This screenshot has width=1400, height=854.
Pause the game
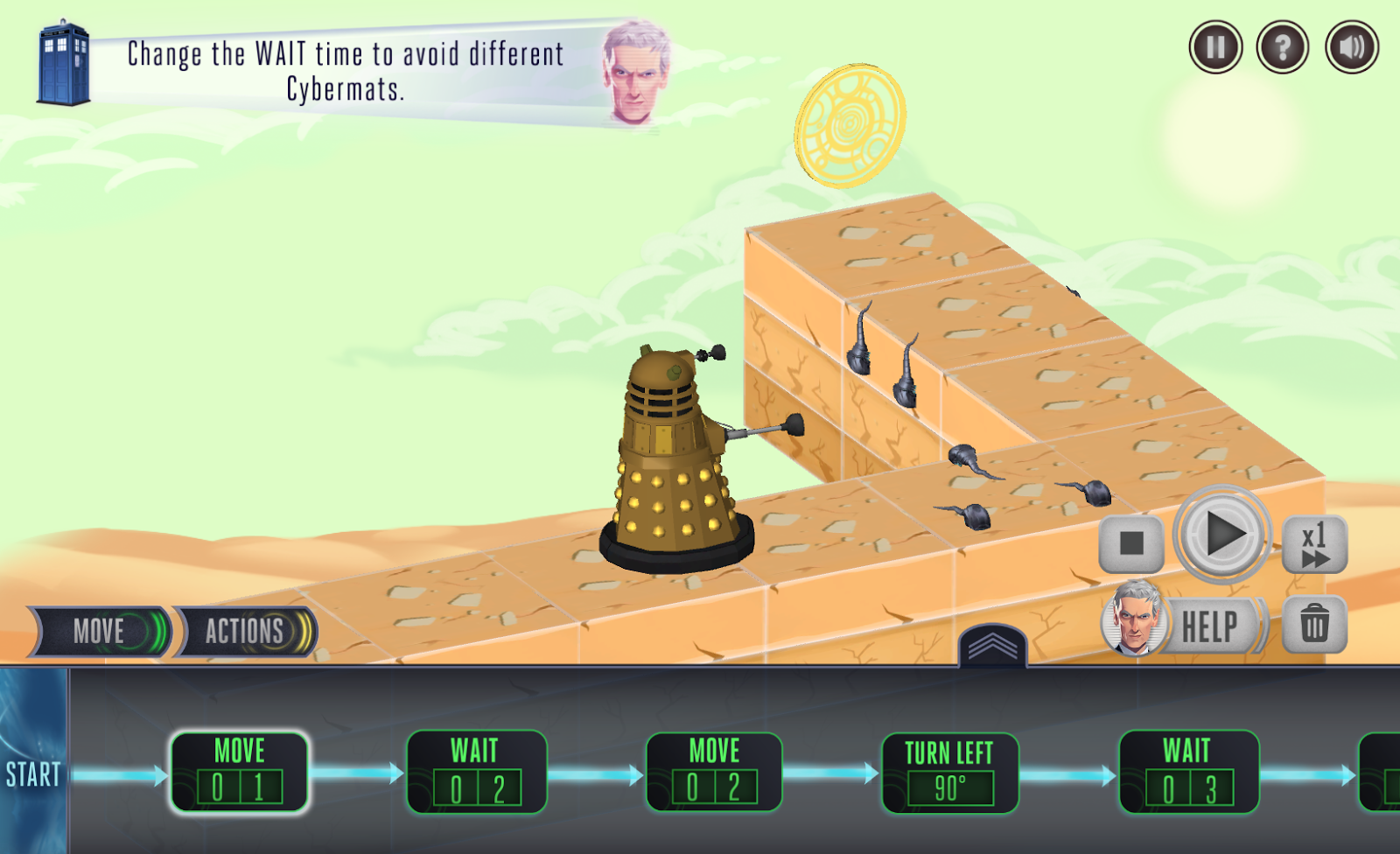(x=1214, y=46)
